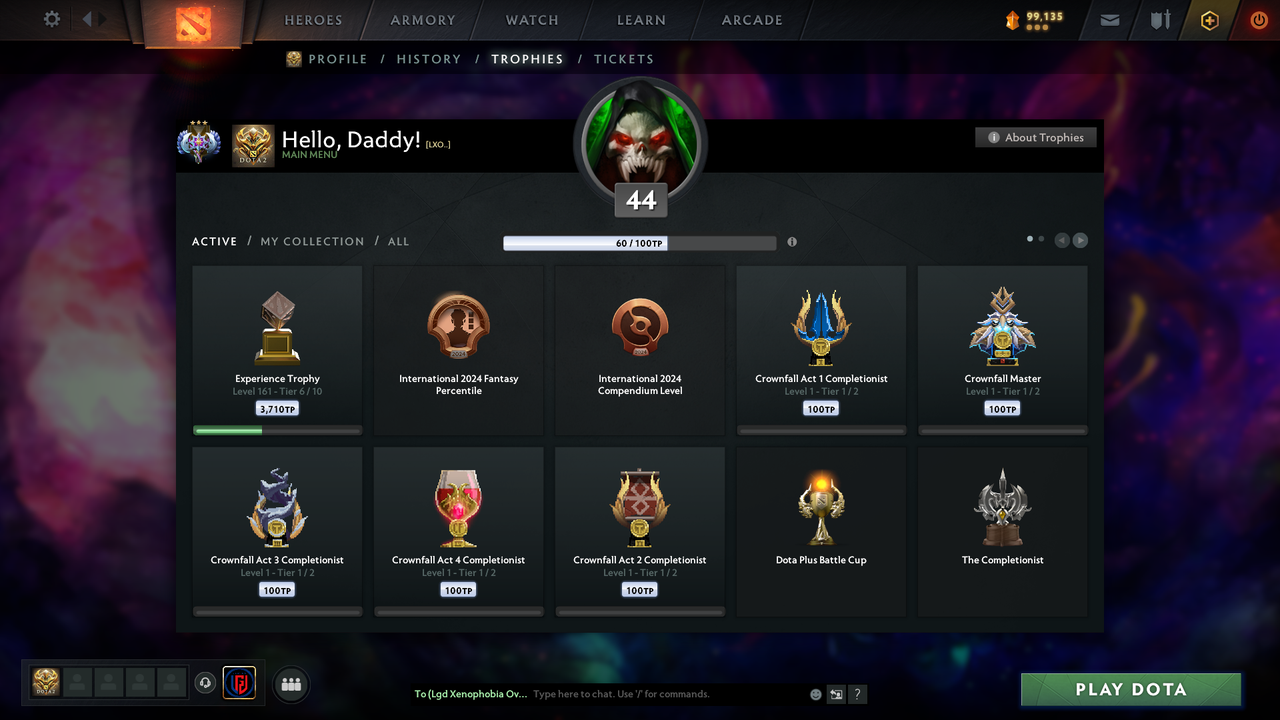Click the settings gear icon
Image resolution: width=1280 pixels, height=720 pixels.
pyautogui.click(x=52, y=19)
